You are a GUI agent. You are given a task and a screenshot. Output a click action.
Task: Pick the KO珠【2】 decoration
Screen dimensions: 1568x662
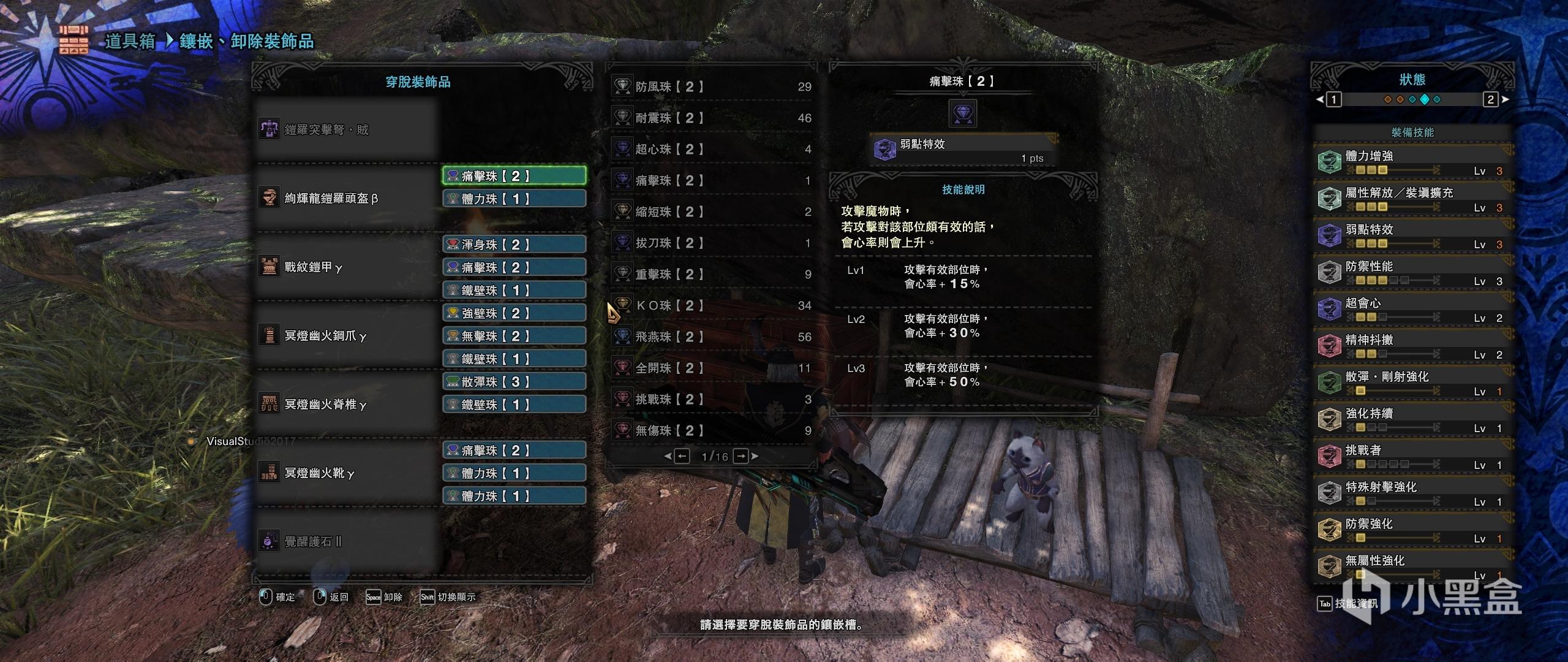click(710, 306)
